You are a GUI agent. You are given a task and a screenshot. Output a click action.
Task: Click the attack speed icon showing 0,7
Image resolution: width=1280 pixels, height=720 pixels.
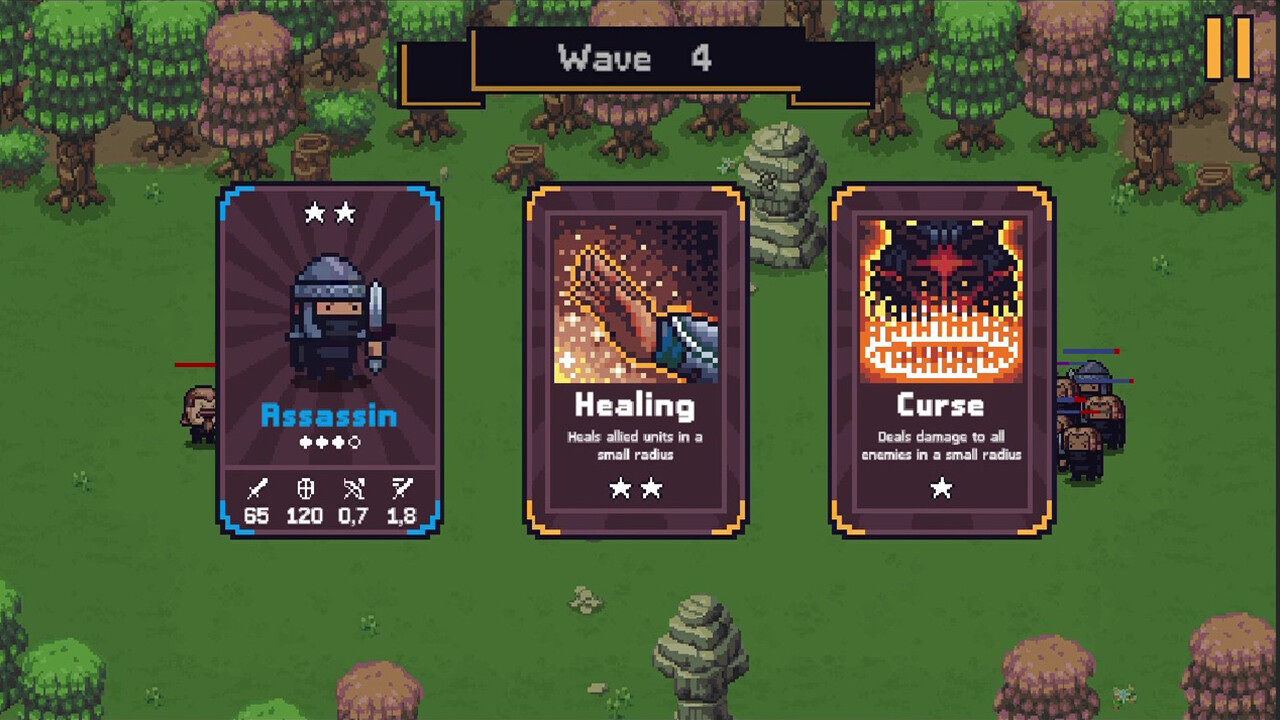tap(353, 489)
